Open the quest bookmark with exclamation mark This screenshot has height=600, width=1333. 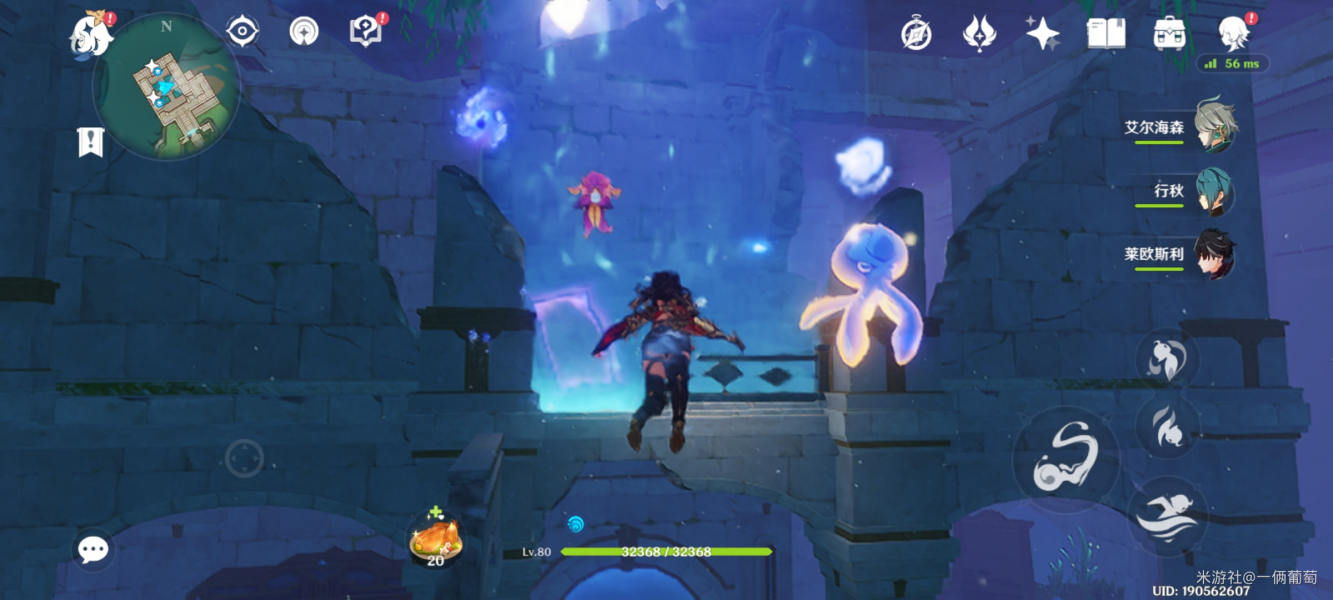(x=91, y=142)
